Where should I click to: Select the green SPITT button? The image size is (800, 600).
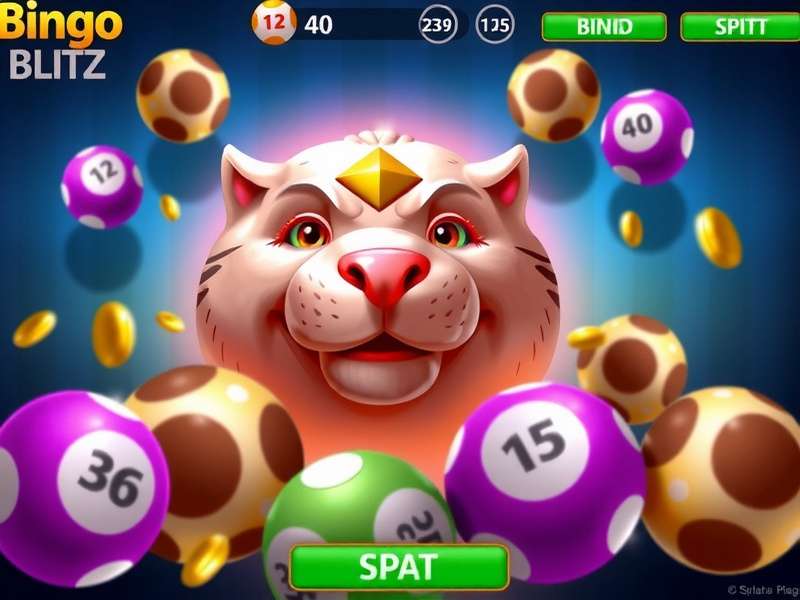click(741, 27)
